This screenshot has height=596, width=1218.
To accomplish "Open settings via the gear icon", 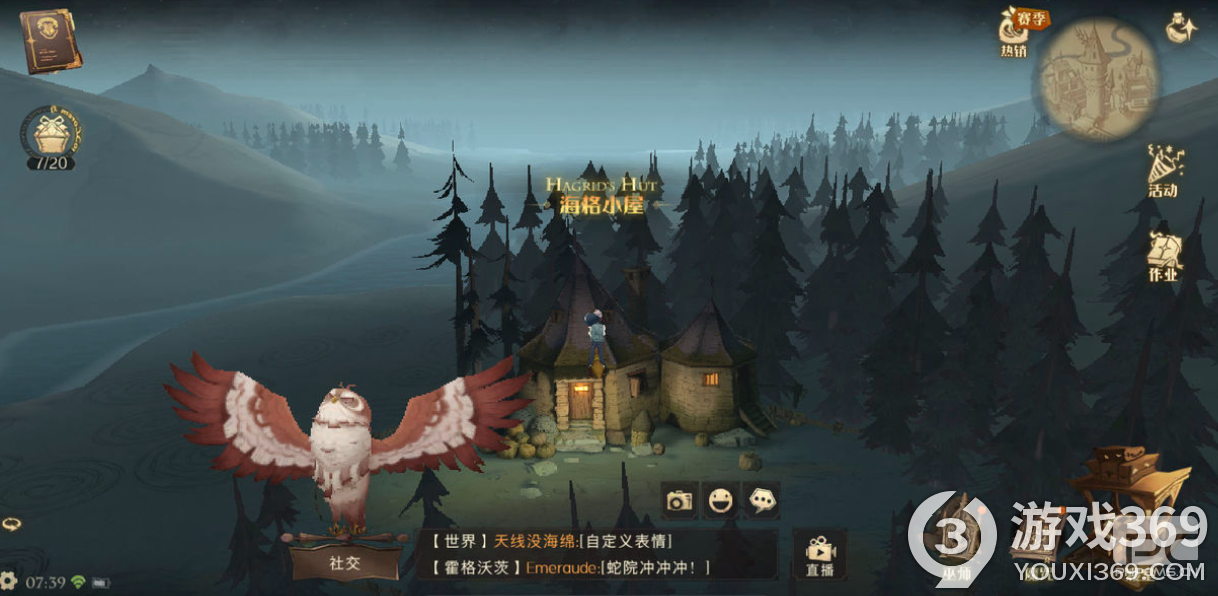I will [9, 580].
